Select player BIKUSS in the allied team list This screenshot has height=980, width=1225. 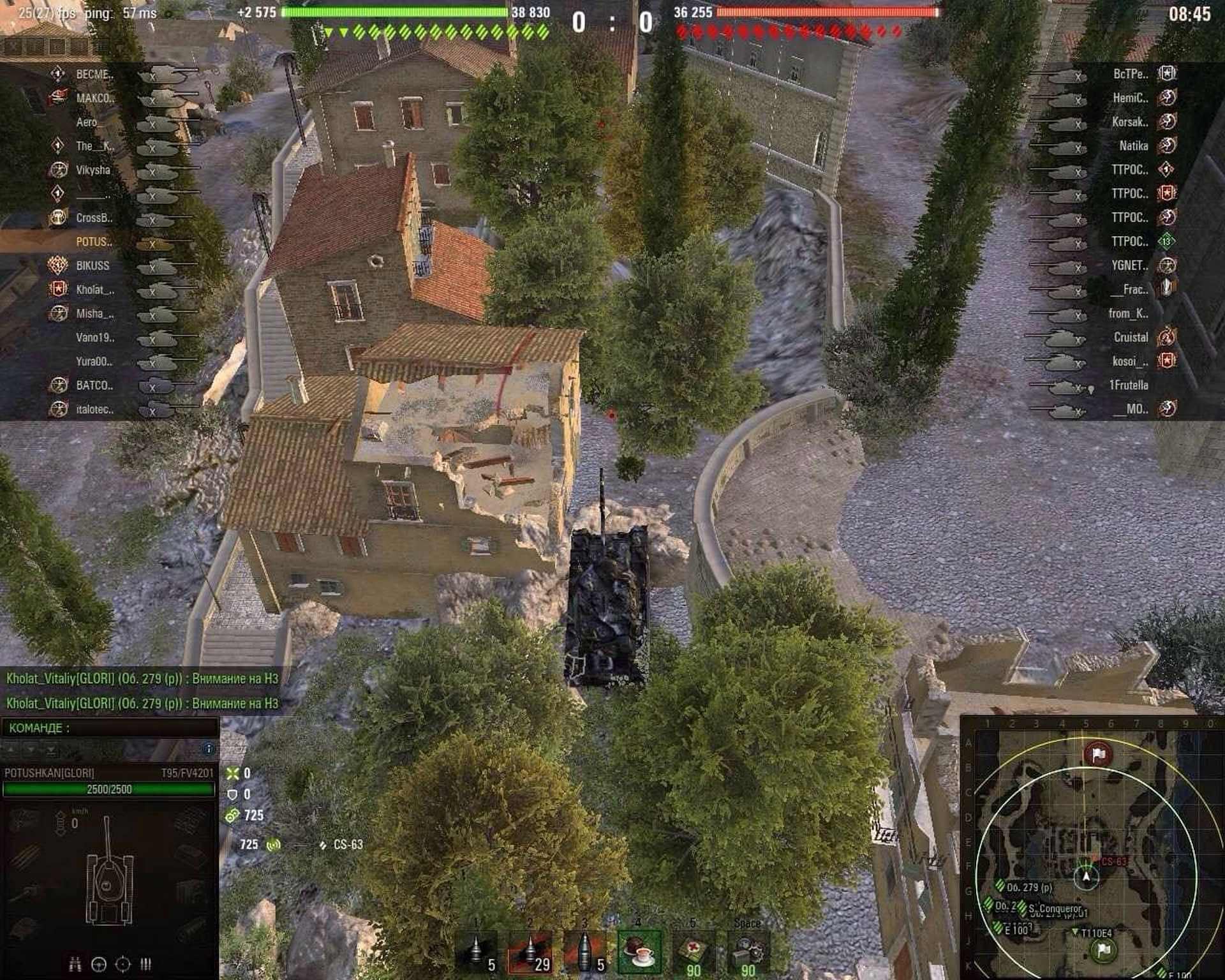point(93,265)
